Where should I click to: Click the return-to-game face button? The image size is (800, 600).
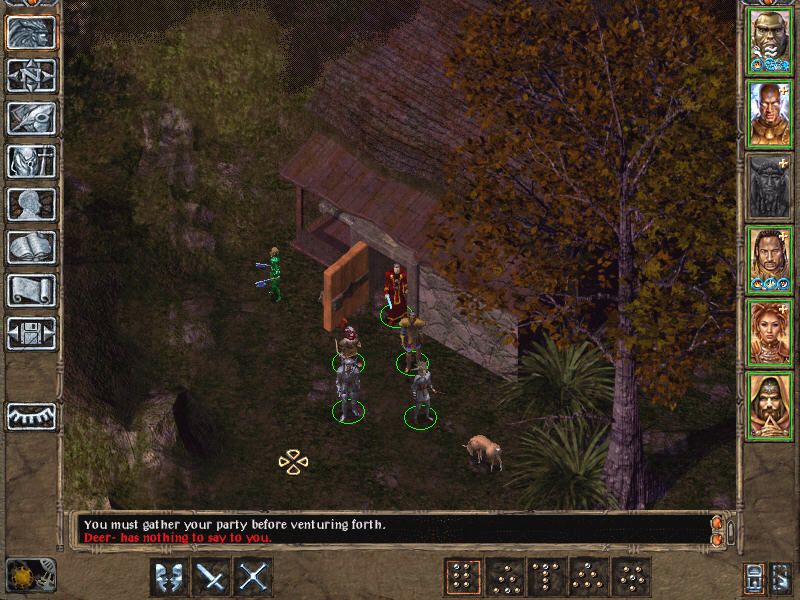[31, 32]
